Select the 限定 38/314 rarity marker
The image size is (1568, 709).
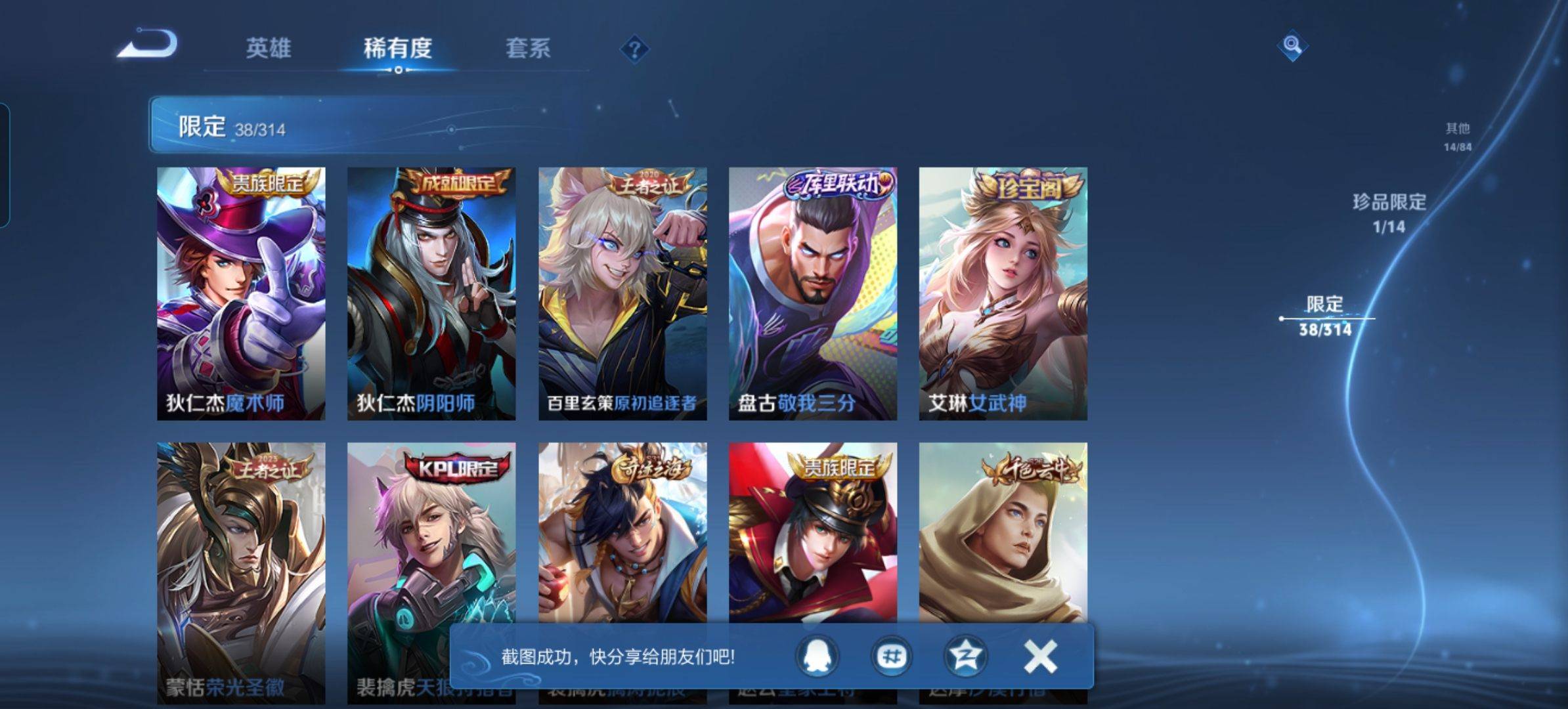pyautogui.click(x=1324, y=315)
